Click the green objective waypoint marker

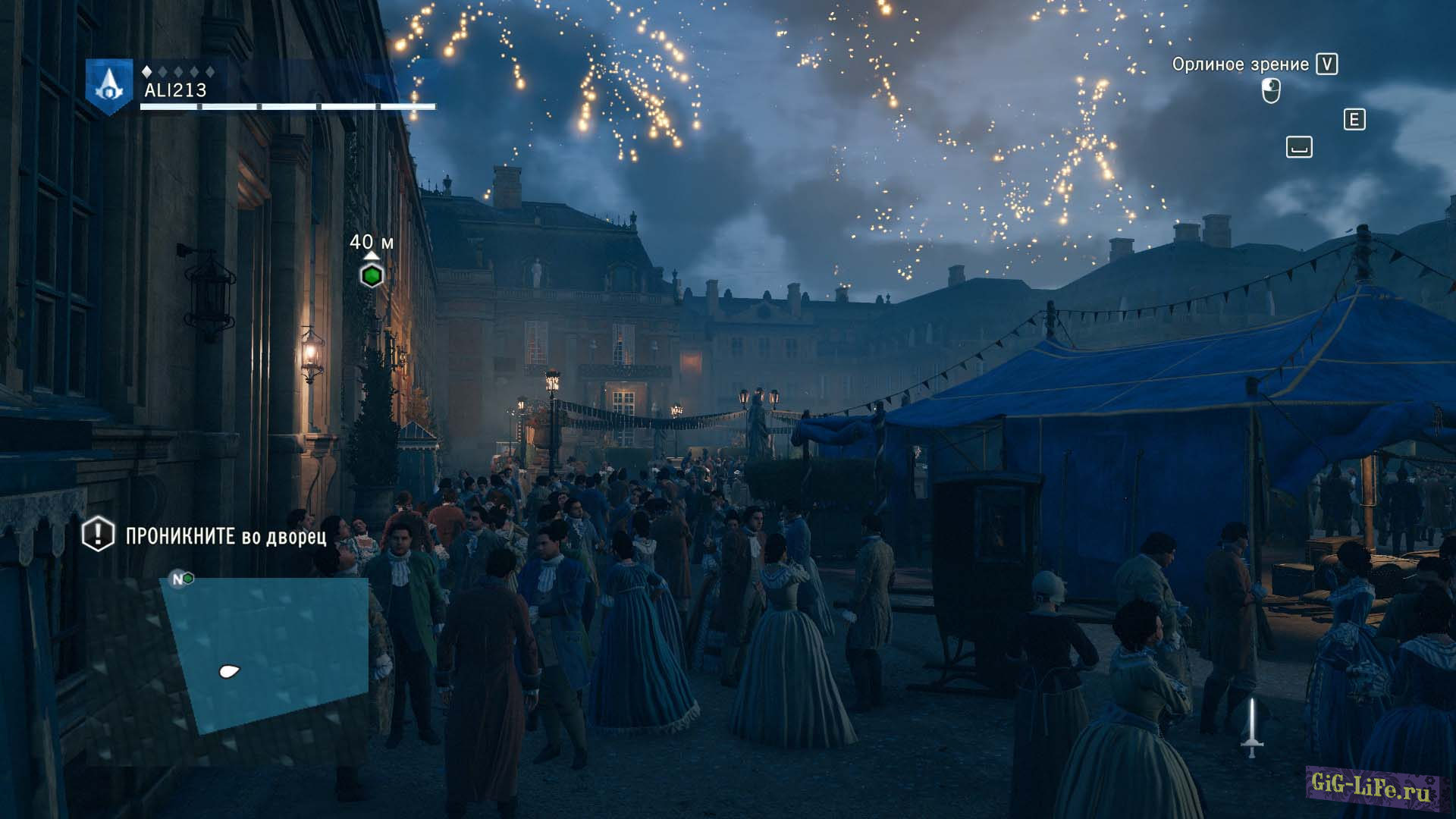pyautogui.click(x=372, y=276)
